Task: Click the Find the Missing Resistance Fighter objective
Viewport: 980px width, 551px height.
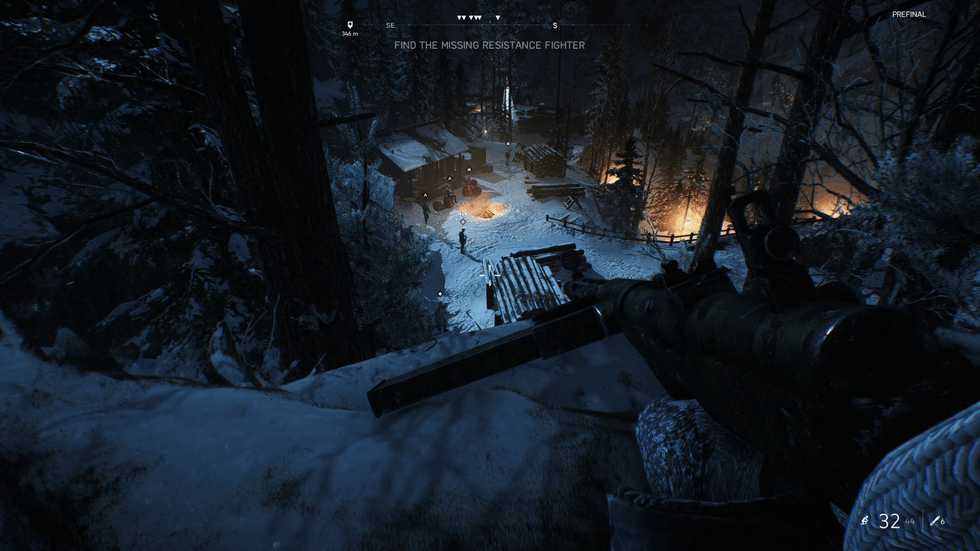Action: (x=489, y=45)
